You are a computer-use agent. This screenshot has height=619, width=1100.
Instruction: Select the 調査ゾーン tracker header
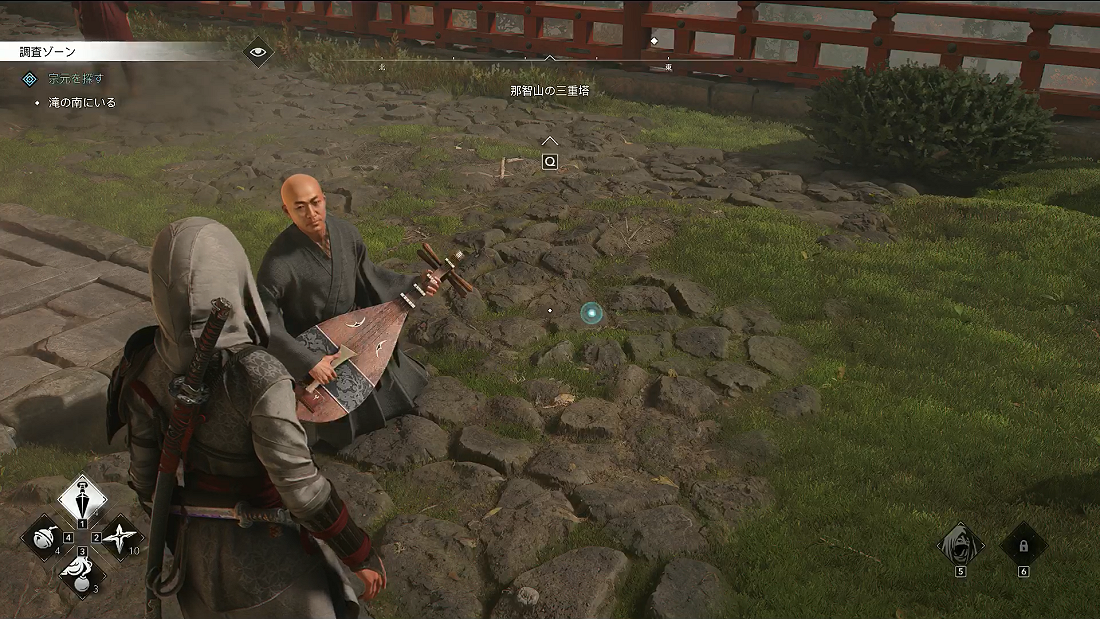(x=50, y=51)
